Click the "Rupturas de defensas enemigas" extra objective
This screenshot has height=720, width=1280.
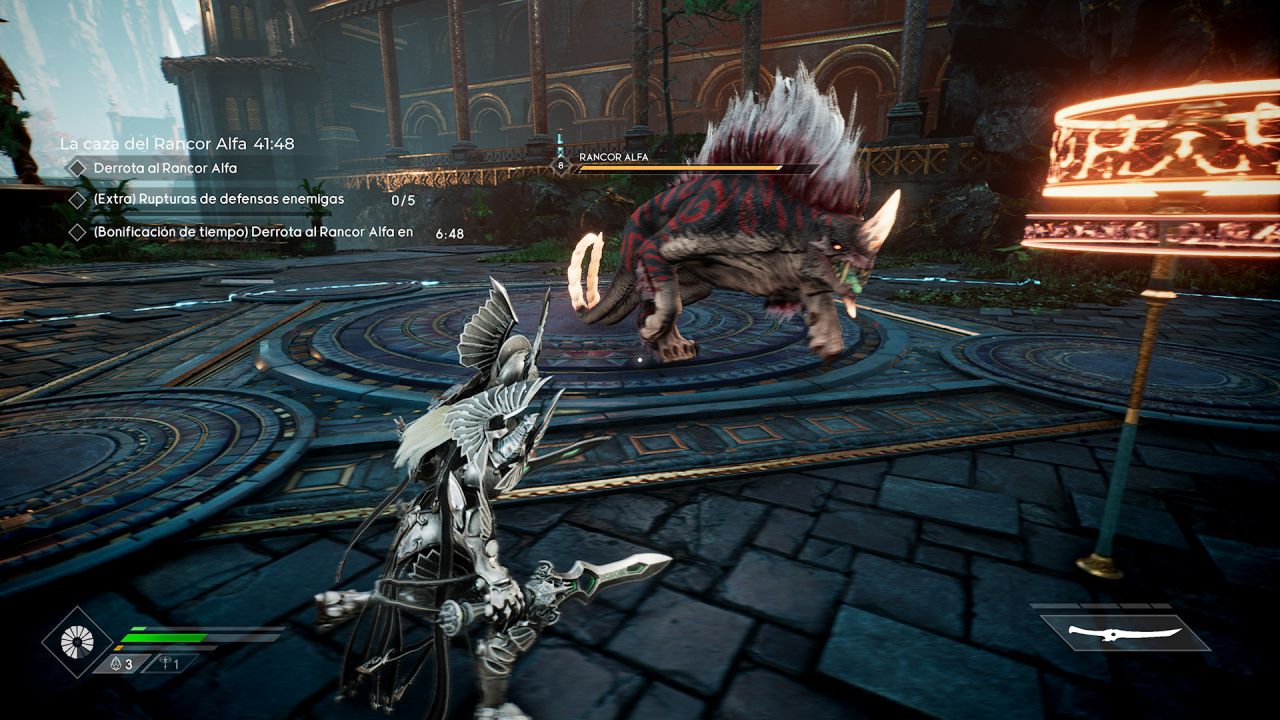pos(218,199)
